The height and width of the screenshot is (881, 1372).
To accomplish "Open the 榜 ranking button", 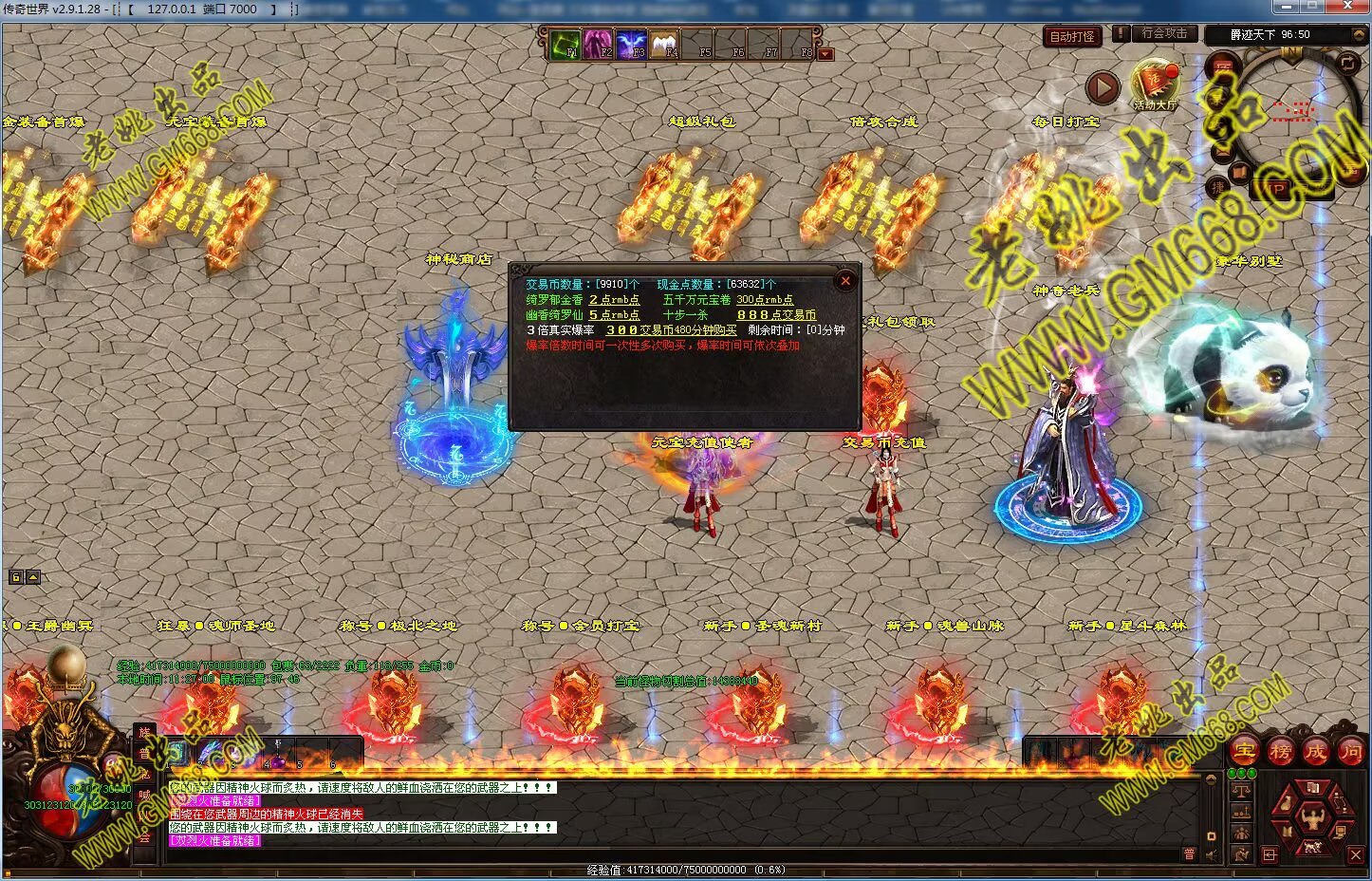I will pos(1280,751).
